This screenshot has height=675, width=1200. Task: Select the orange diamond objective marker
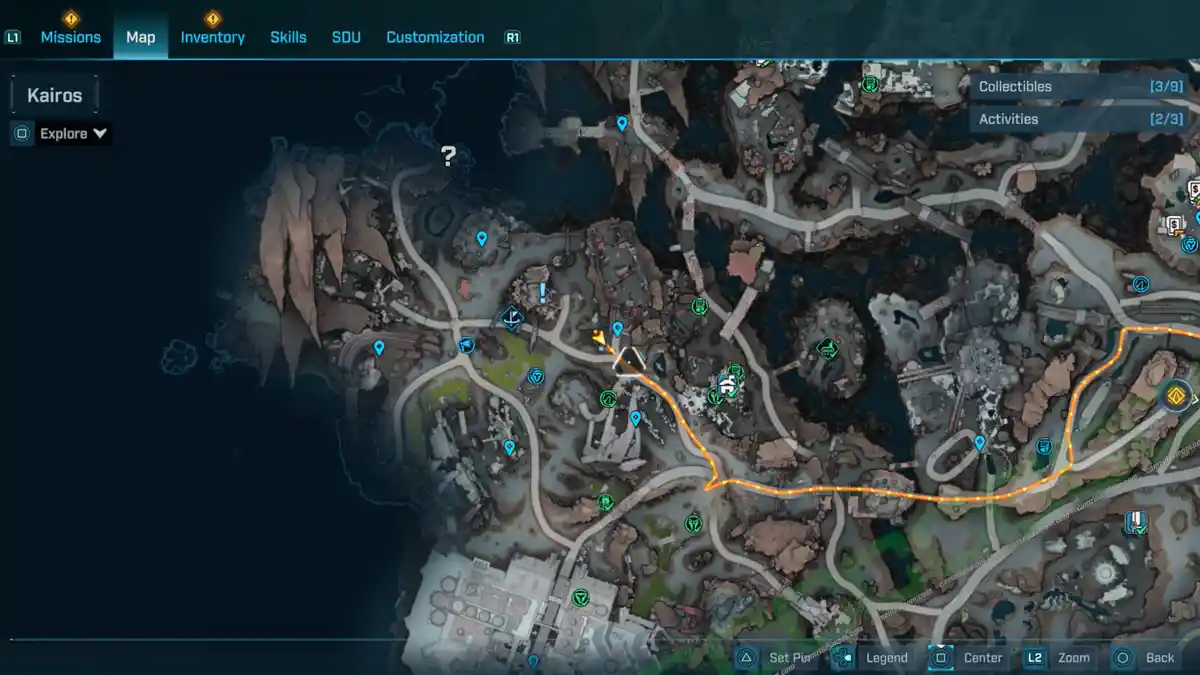tap(1176, 397)
